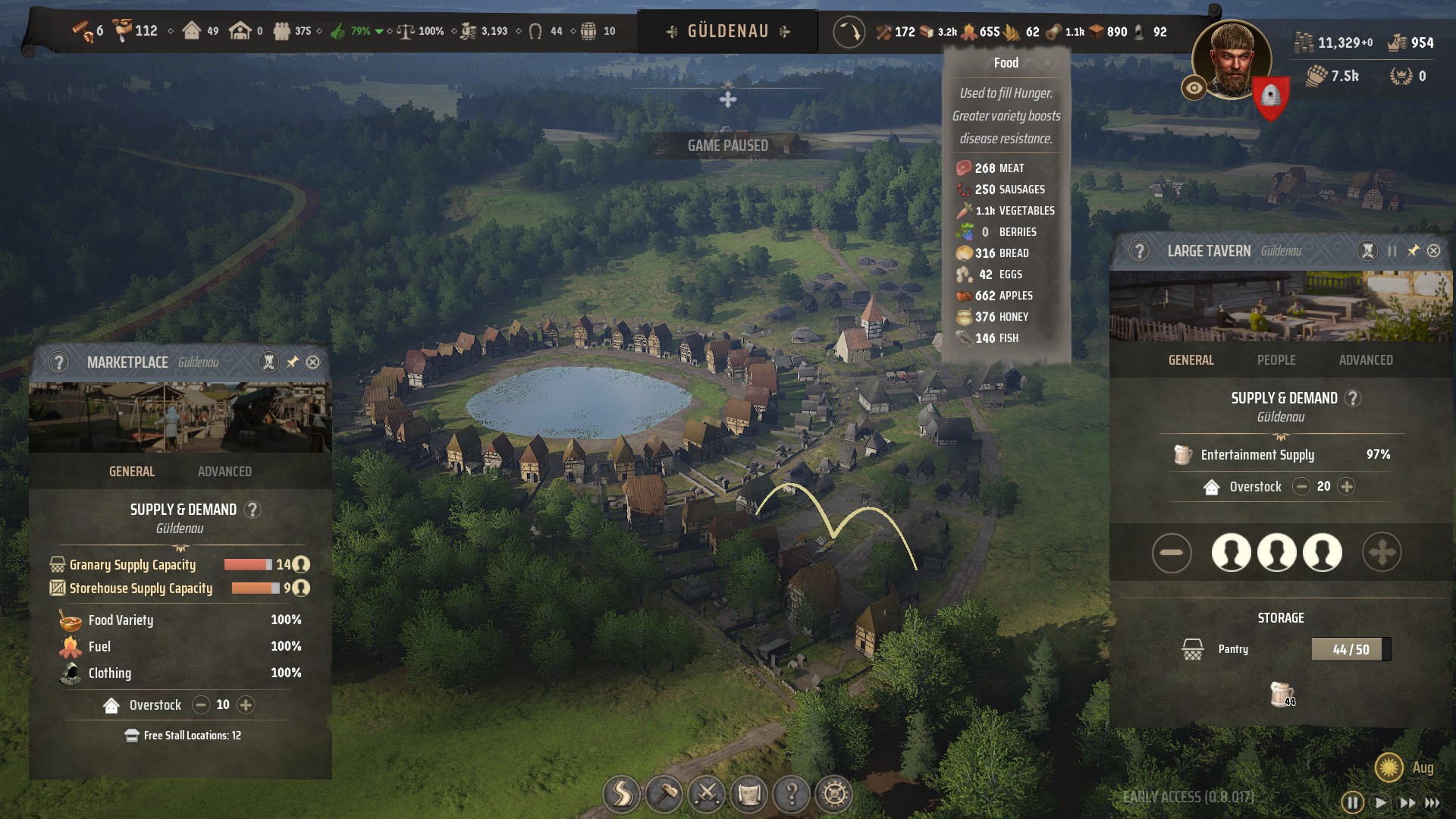This screenshot has width=1456, height=819.
Task: Increase Marketplace overstock value
Action: (246, 705)
